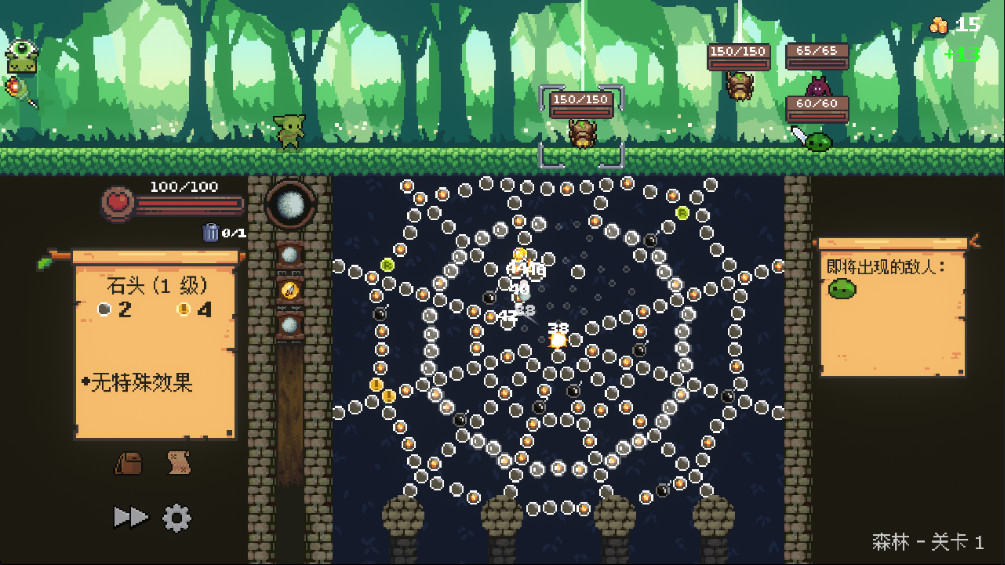Target the bracketed 150/150 stump enemy
Viewport: 1005px width, 565px height.
581,132
